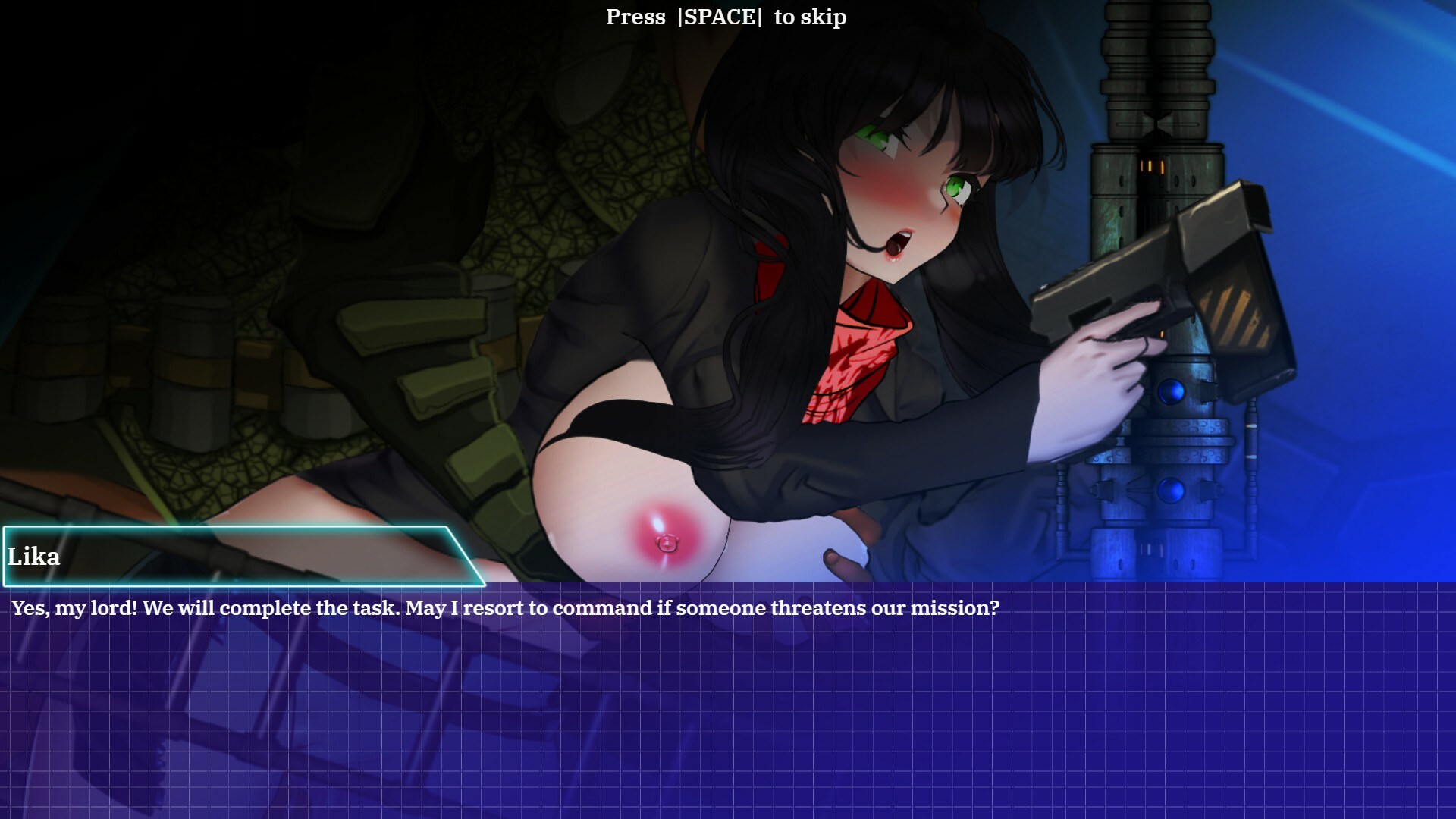Click the question mark ending the dialogue line
Screen dimensions: 1456x819
[x=996, y=607]
